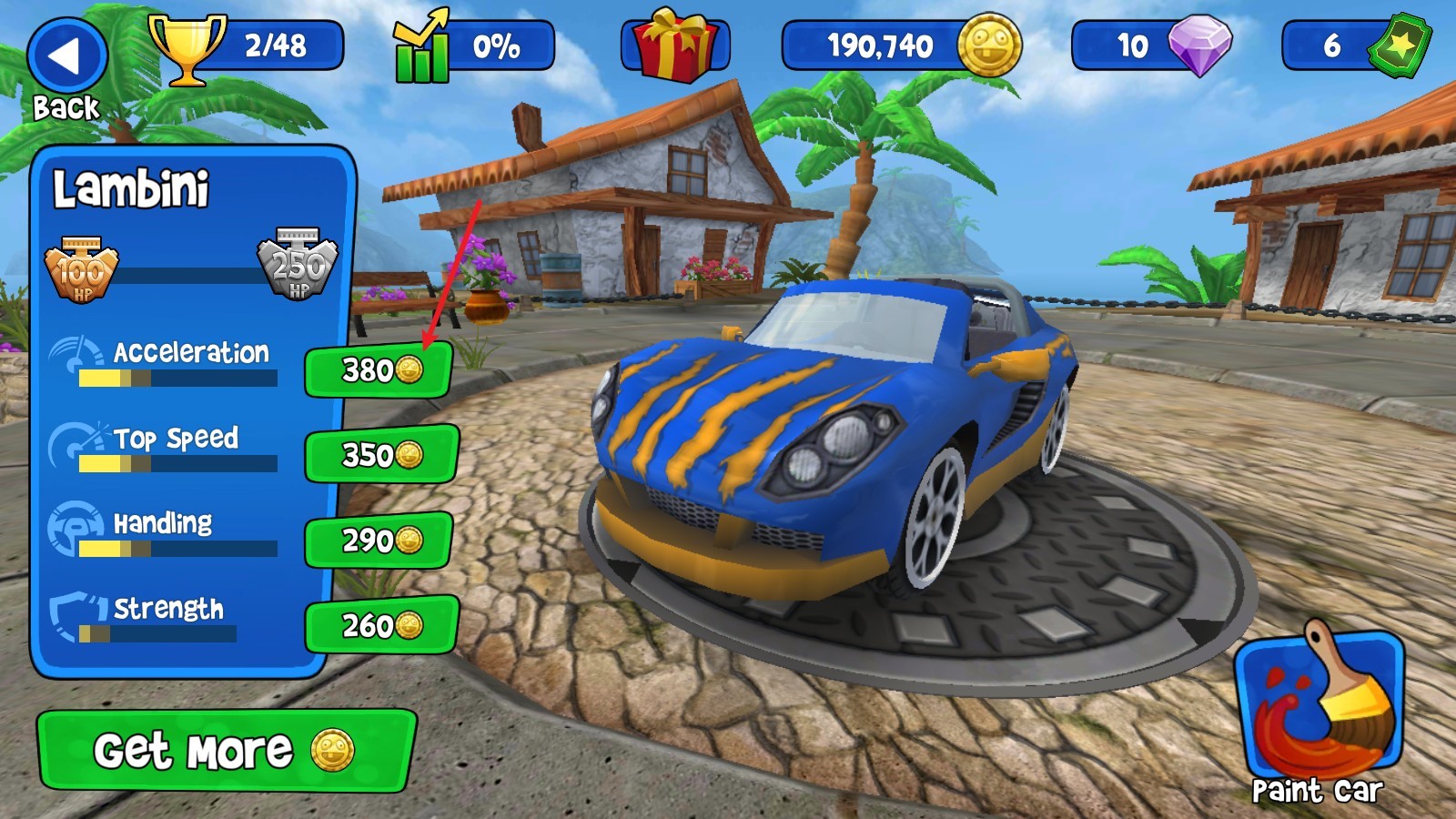
Task: Buy the Strength upgrade for 260 coins
Action: (380, 625)
